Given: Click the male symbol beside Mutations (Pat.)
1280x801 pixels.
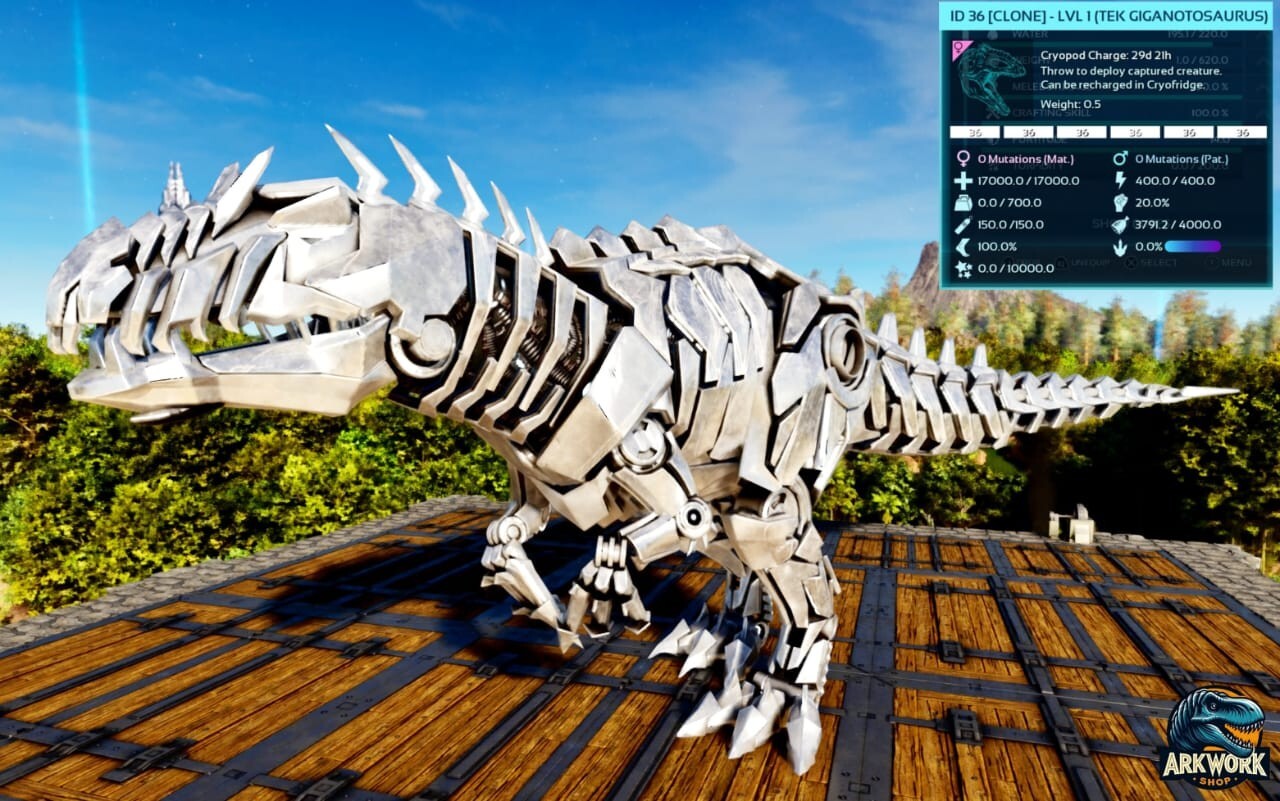Looking at the screenshot, I should 1120,158.
